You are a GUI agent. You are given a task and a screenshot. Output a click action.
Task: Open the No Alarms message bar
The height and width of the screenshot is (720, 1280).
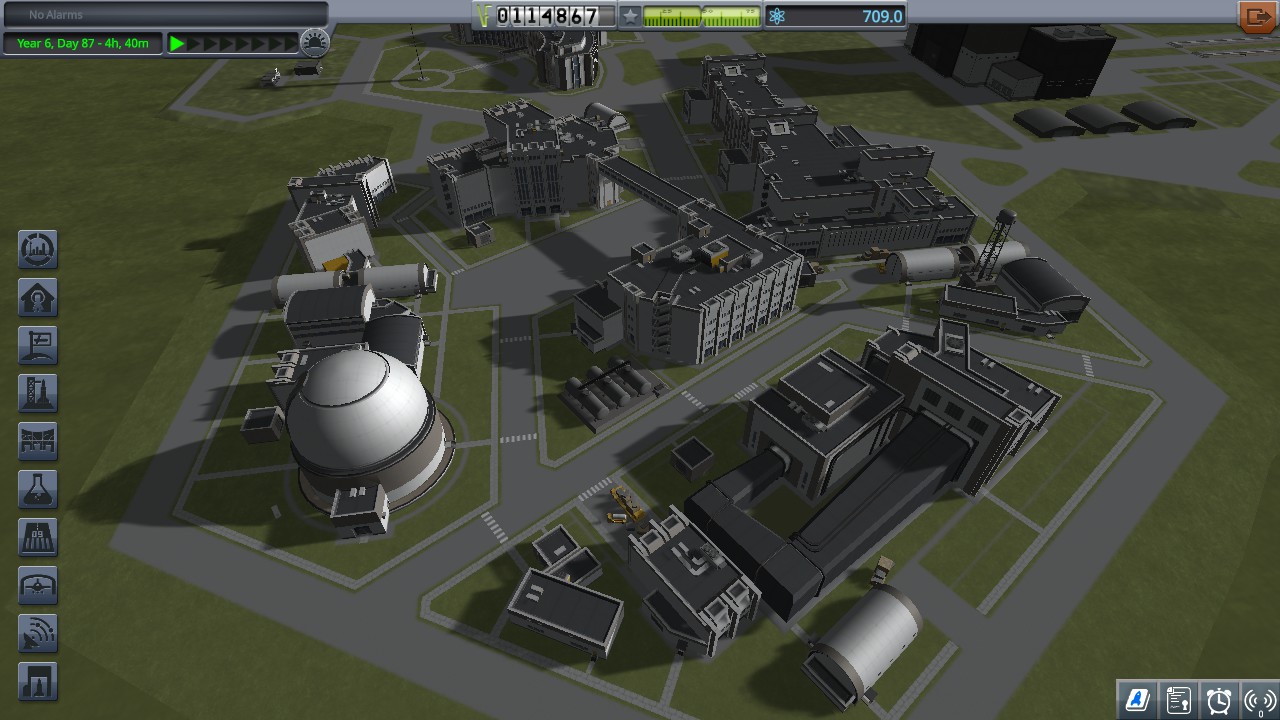tap(165, 15)
